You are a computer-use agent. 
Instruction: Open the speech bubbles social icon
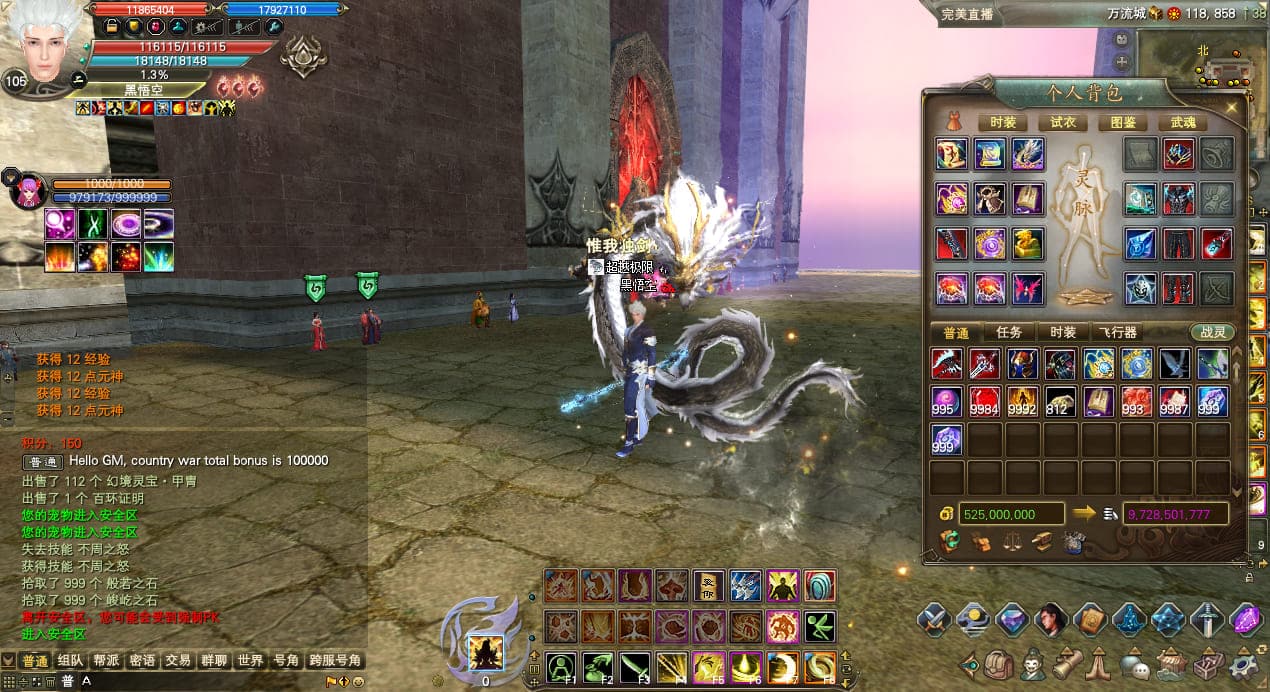(1136, 664)
